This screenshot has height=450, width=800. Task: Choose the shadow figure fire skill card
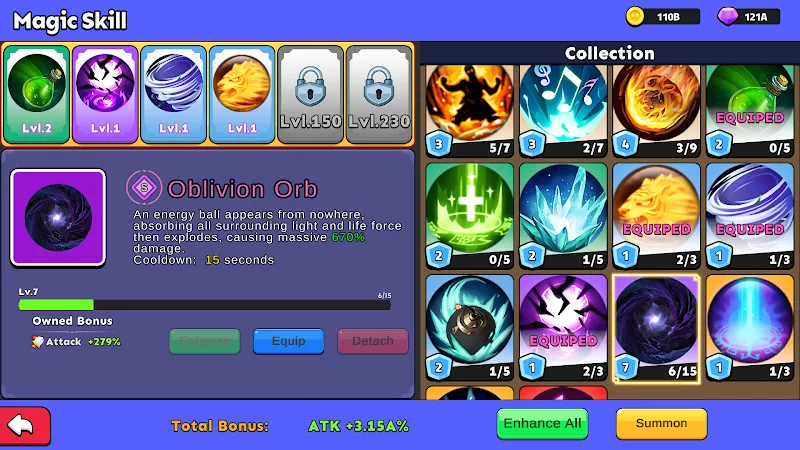[469, 108]
